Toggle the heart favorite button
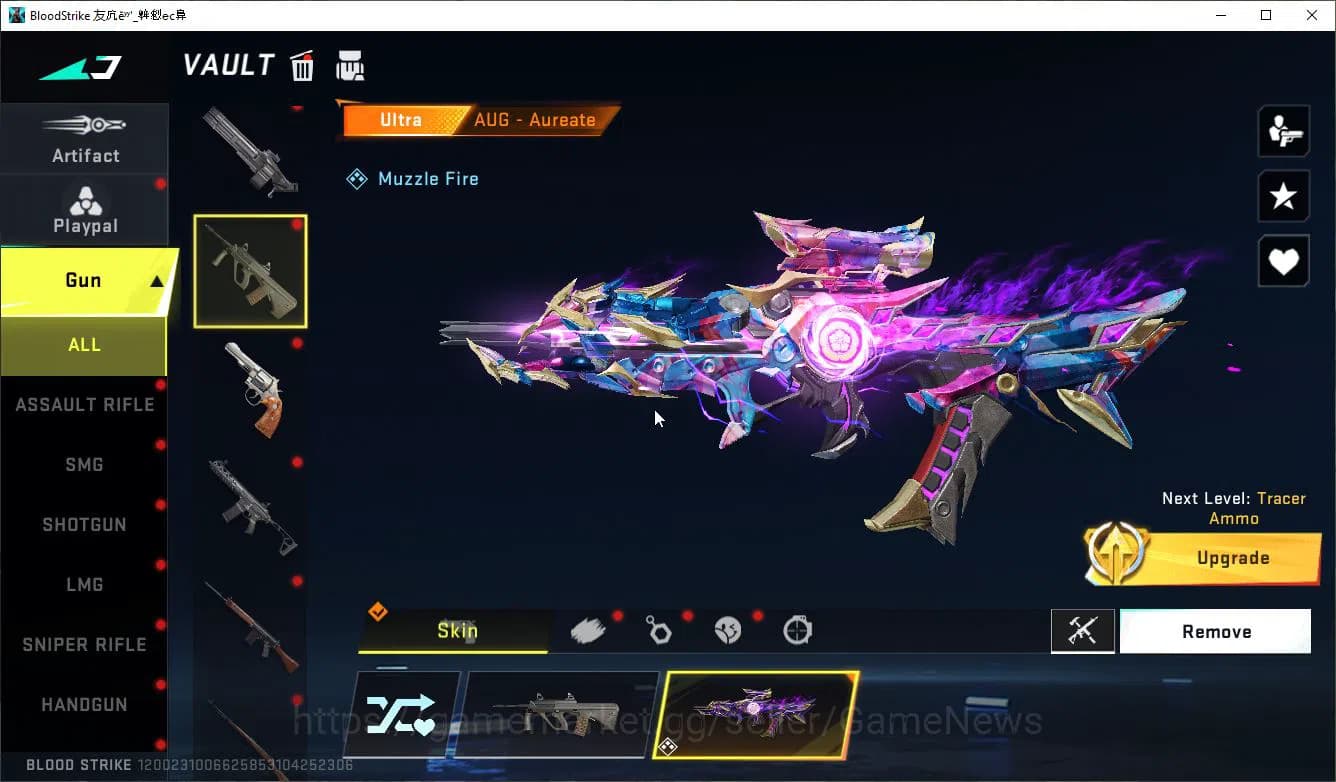 coord(1283,261)
